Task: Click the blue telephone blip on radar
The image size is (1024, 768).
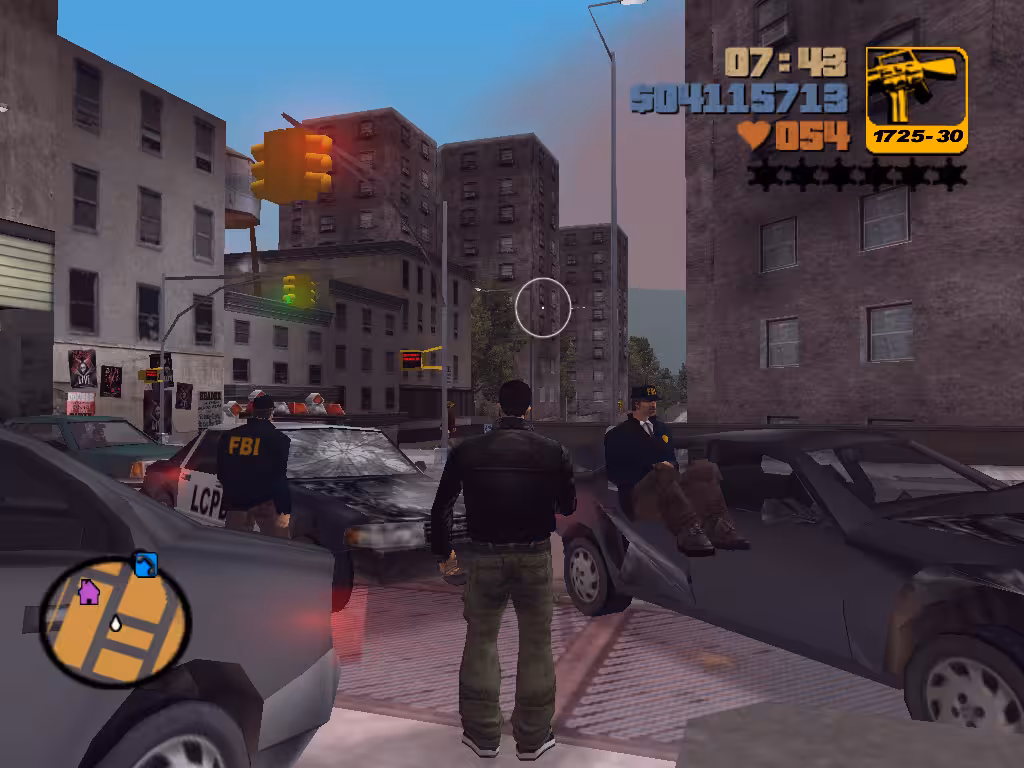Action: [x=146, y=565]
